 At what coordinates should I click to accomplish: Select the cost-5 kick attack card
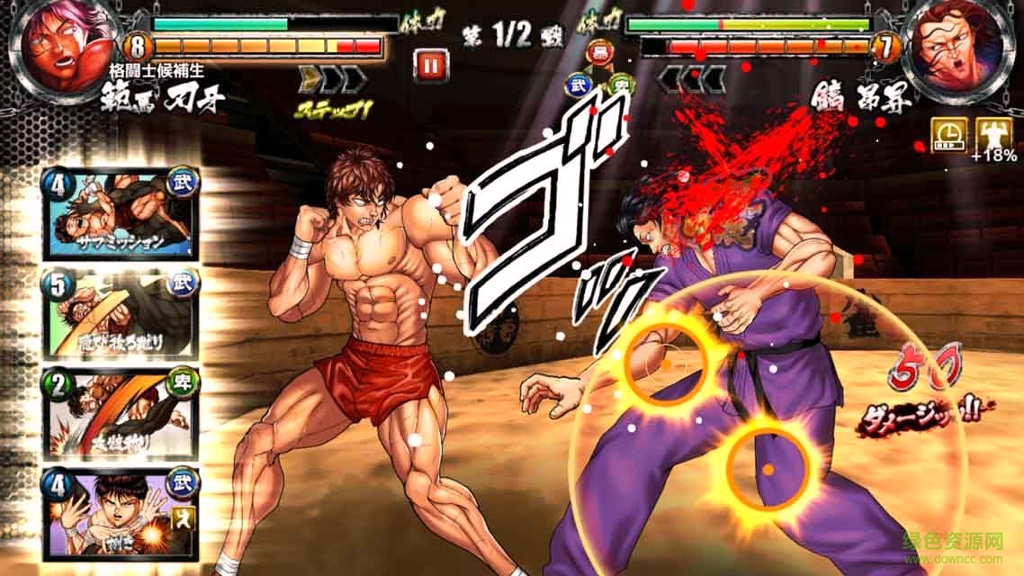click(120, 314)
